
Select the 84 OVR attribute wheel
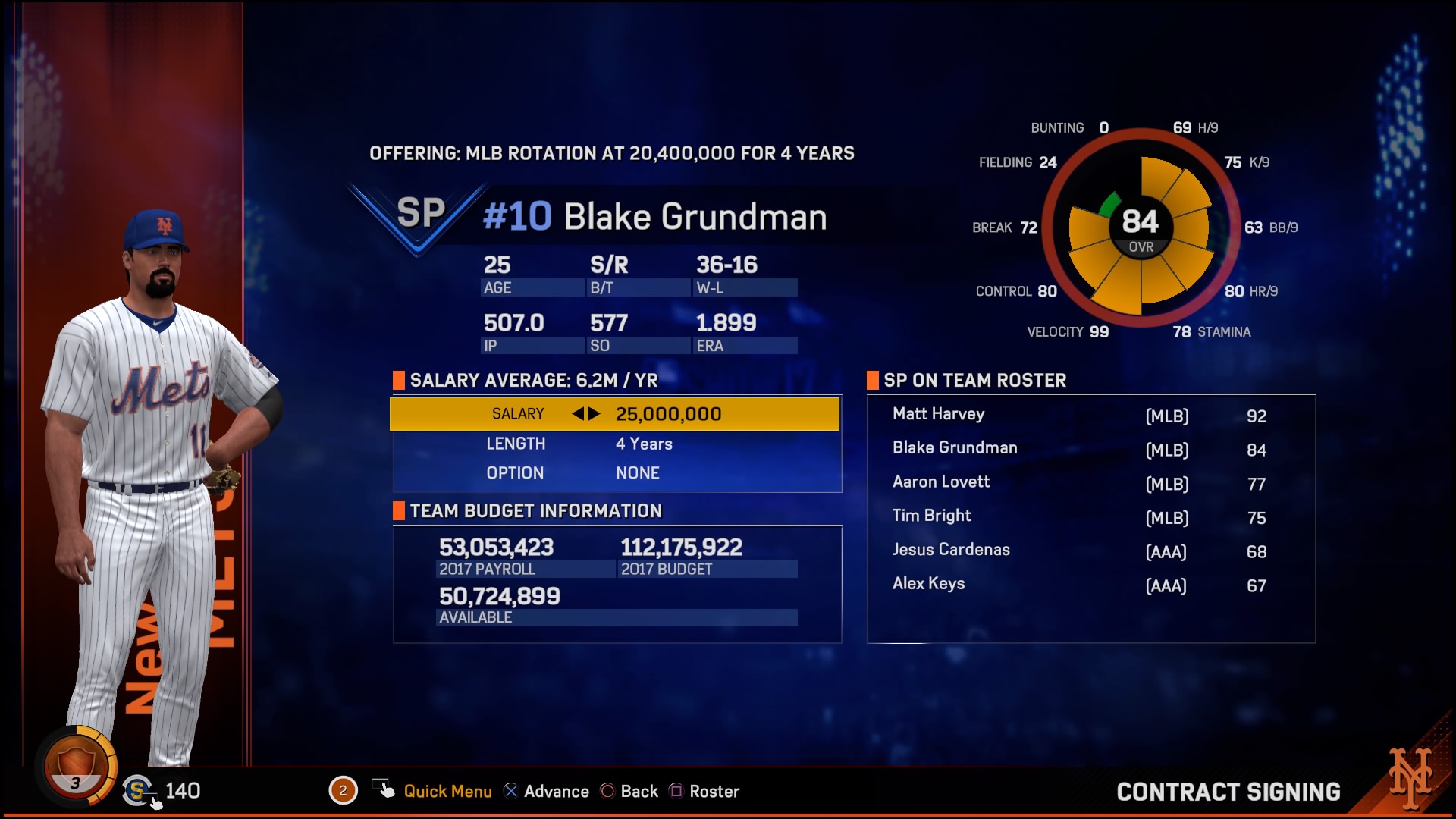click(1141, 224)
